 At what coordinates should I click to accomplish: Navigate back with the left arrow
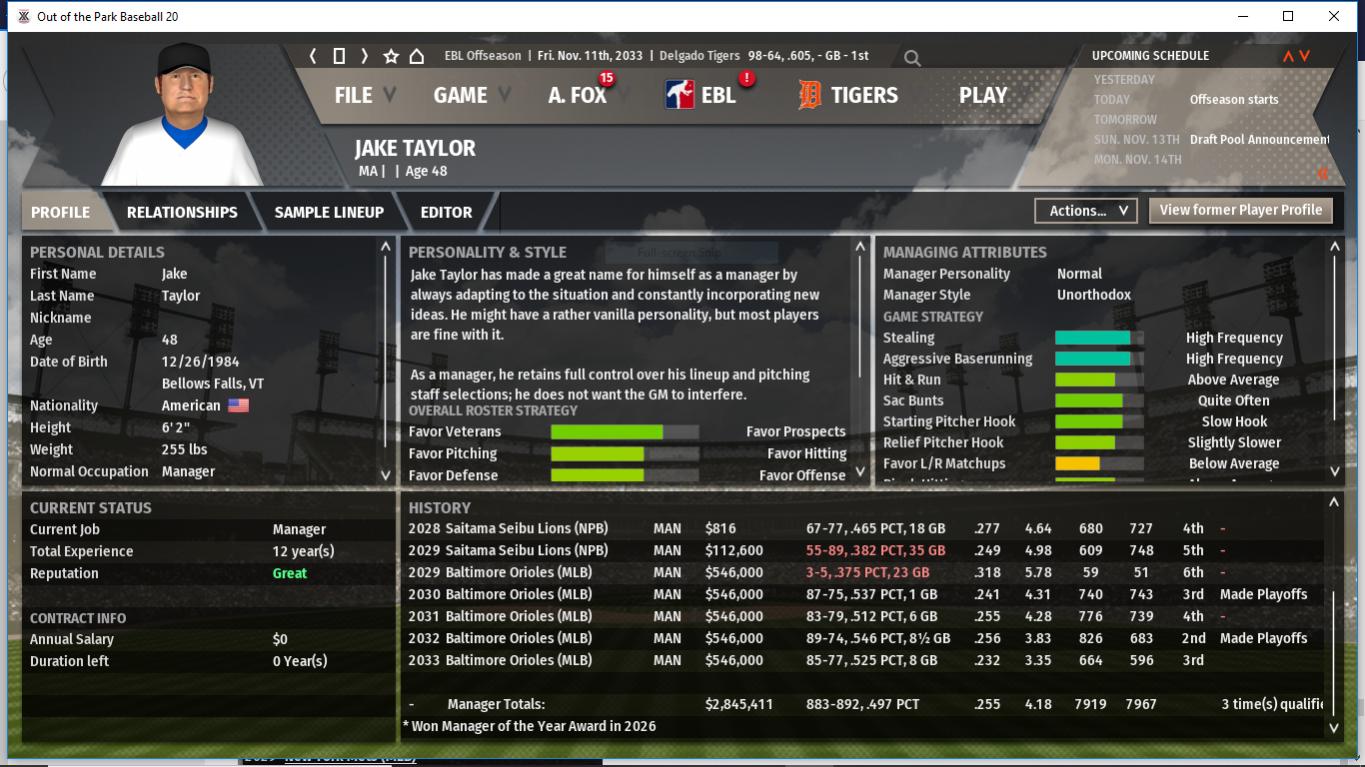coord(313,56)
